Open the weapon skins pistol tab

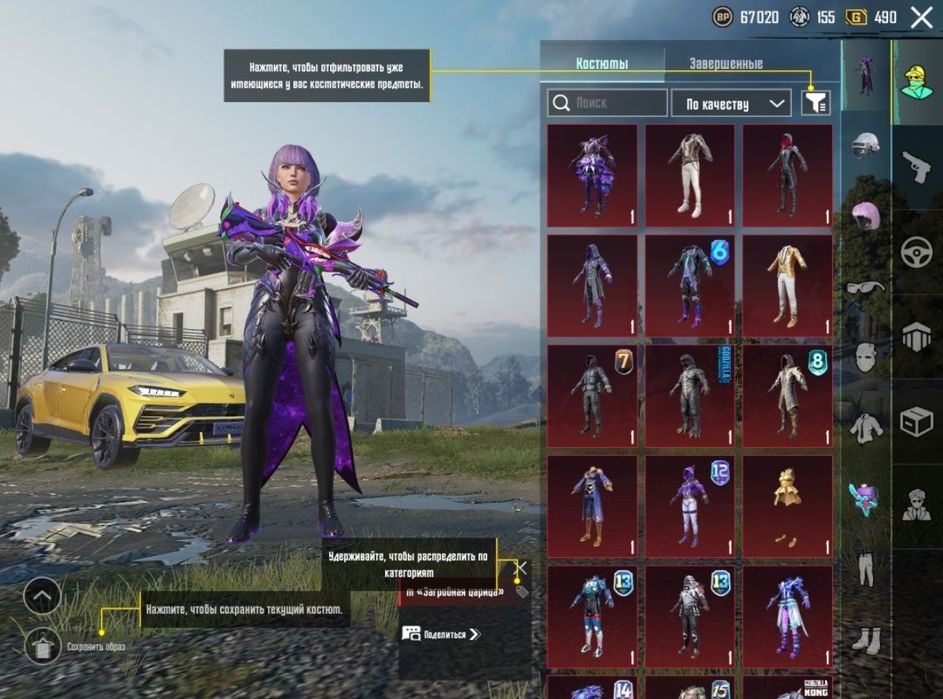(x=916, y=168)
